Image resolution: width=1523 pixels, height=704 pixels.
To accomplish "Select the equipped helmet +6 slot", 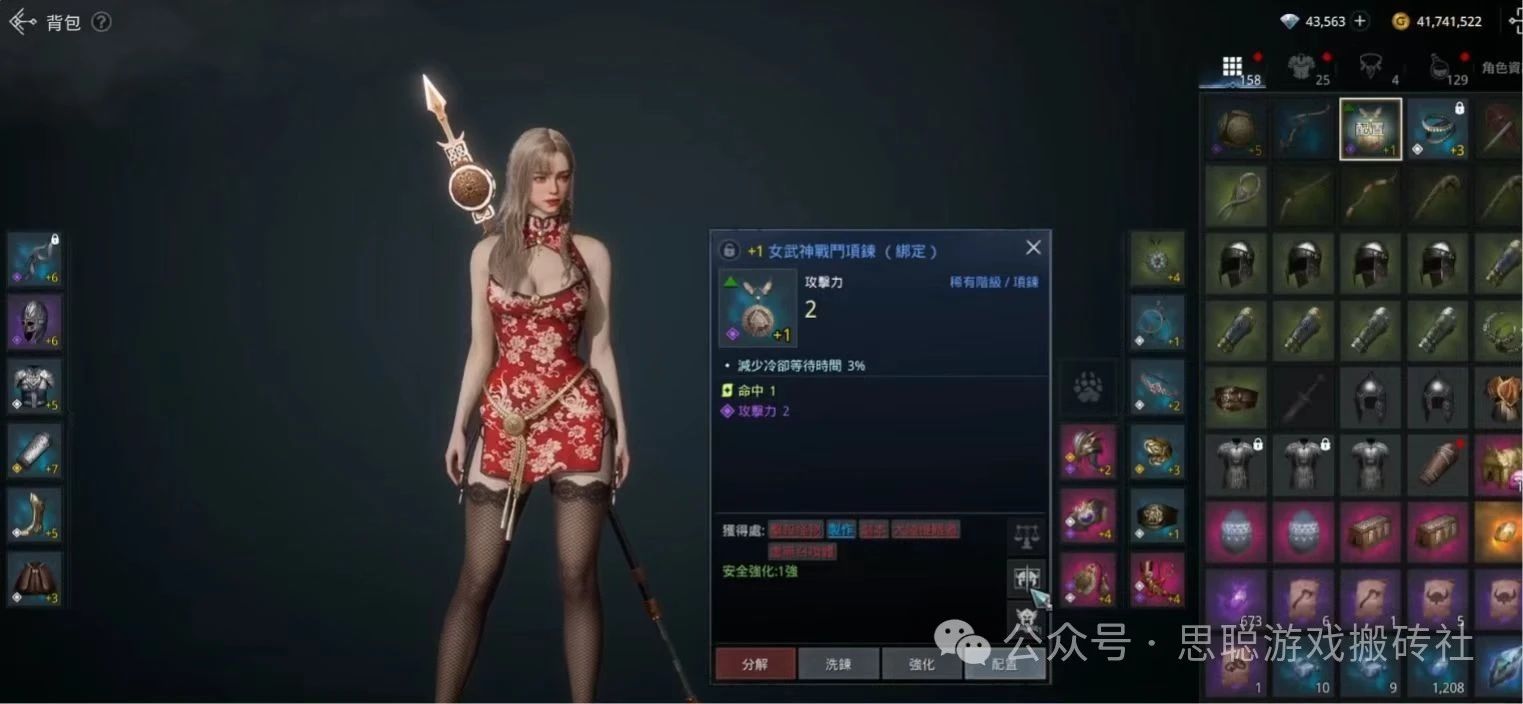I will click(x=35, y=322).
